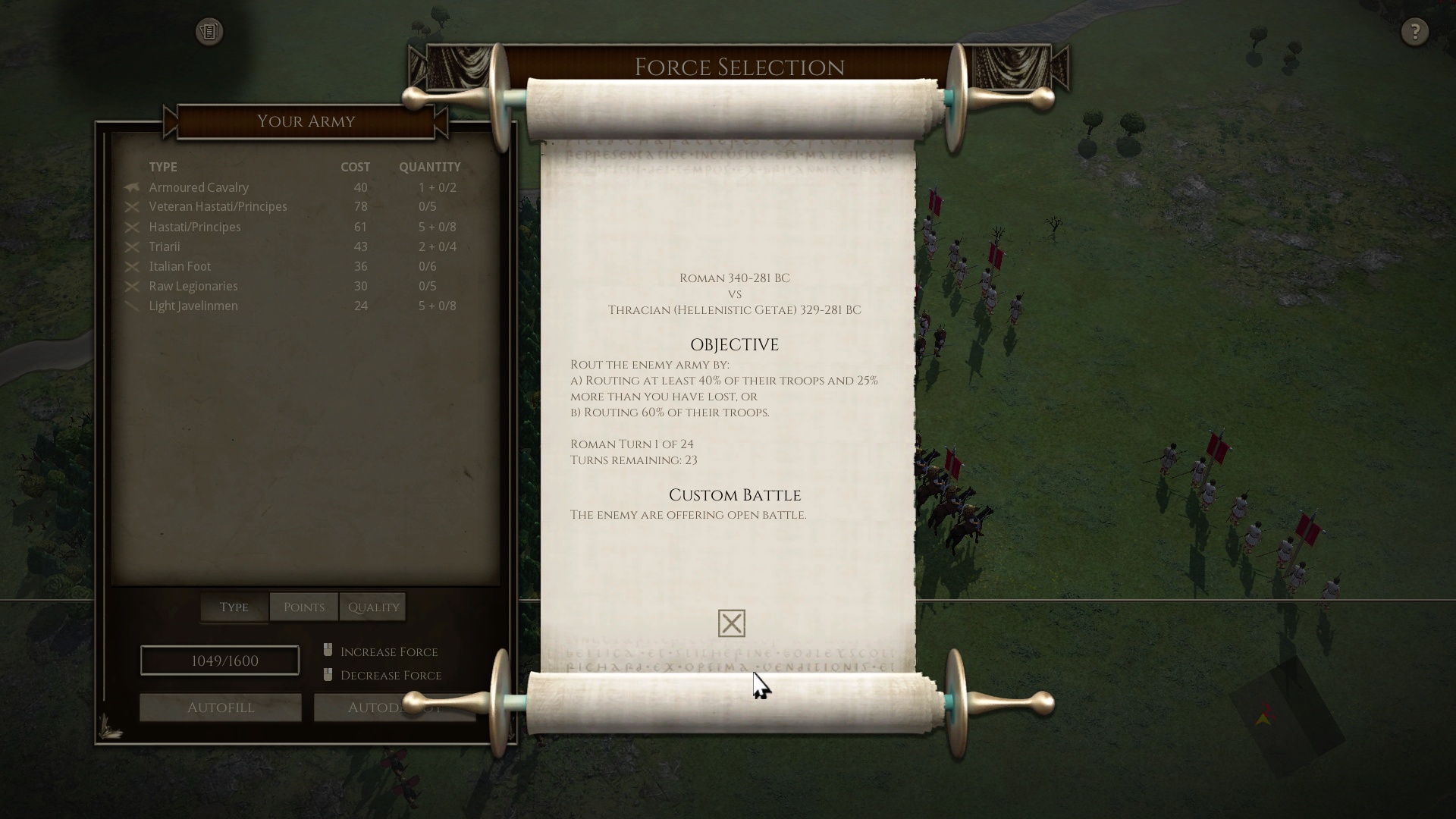Click the Triarii crossed-swords icon
The height and width of the screenshot is (819, 1456).
coord(132,246)
